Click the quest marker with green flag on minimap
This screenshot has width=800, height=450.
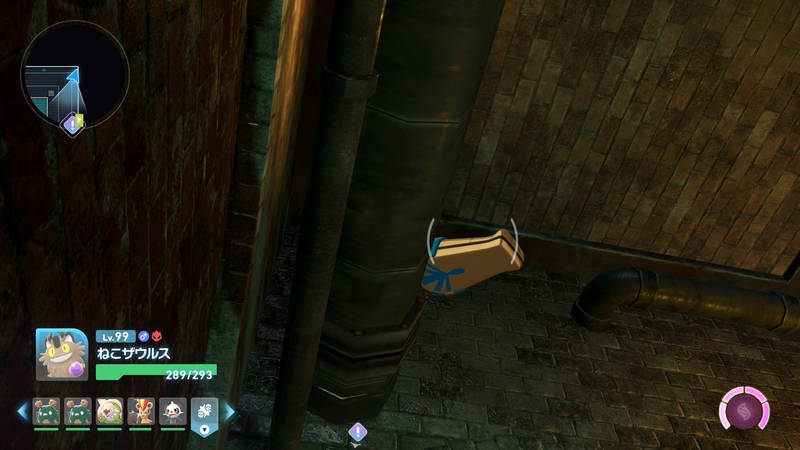[73, 123]
